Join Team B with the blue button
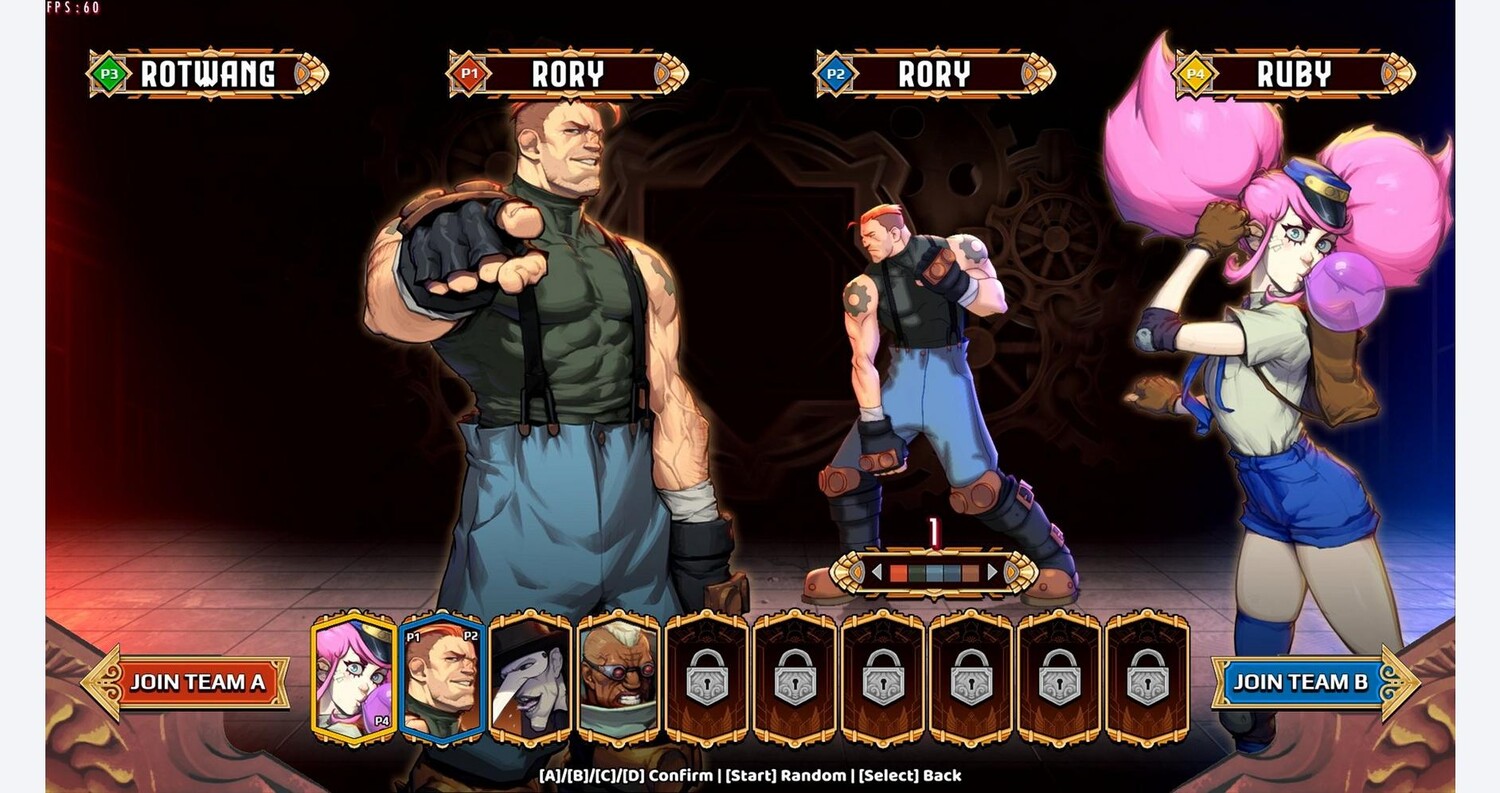Screen dimensions: 1500x793 (x=1300, y=682)
